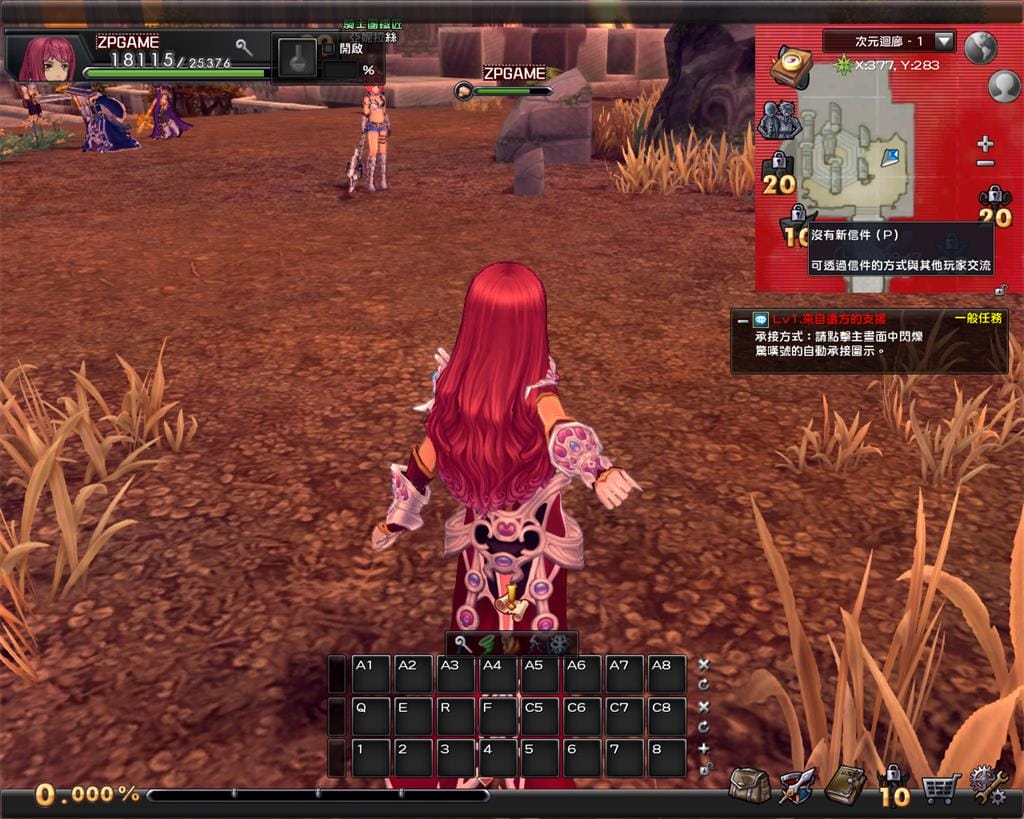Select the Q hotbar slot

(x=371, y=716)
